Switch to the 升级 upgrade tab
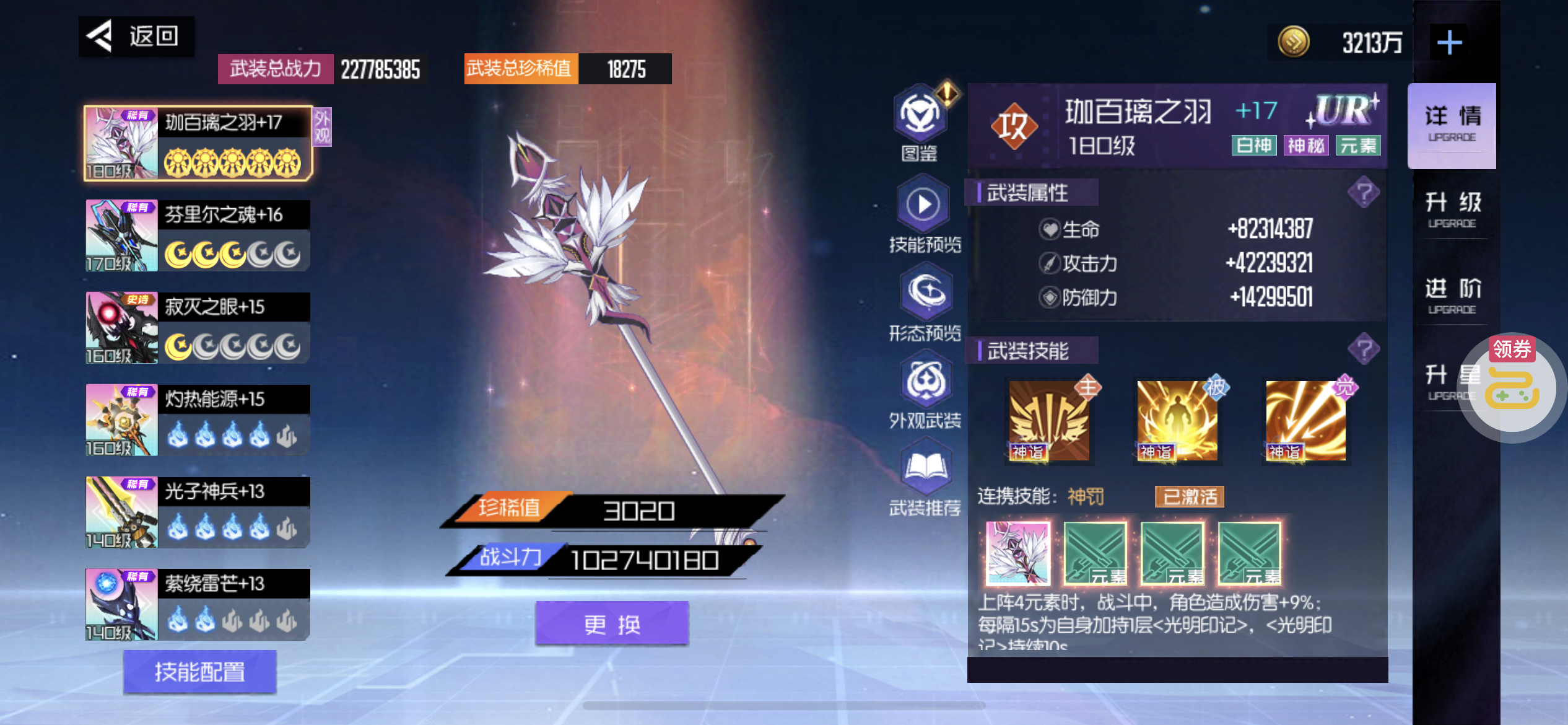 tap(1452, 209)
